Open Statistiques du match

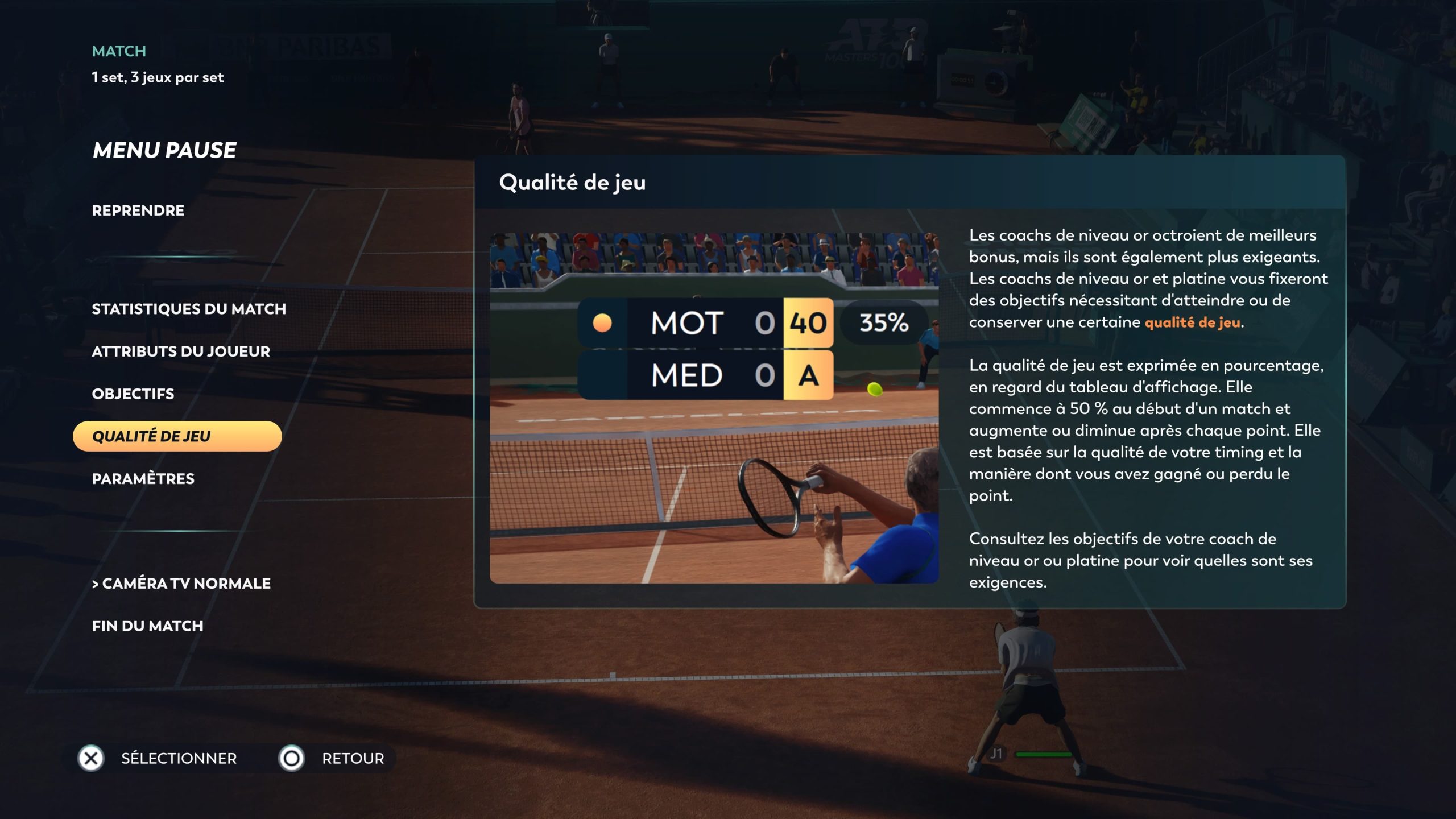189,309
